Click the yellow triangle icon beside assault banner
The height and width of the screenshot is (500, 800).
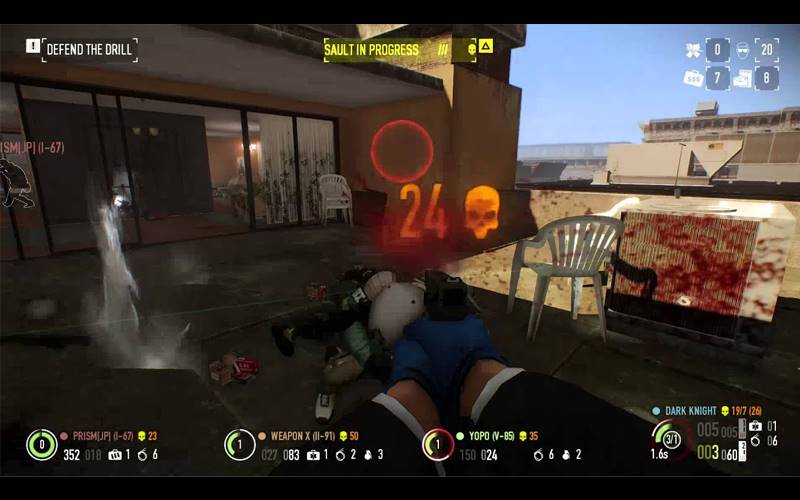tap(486, 46)
